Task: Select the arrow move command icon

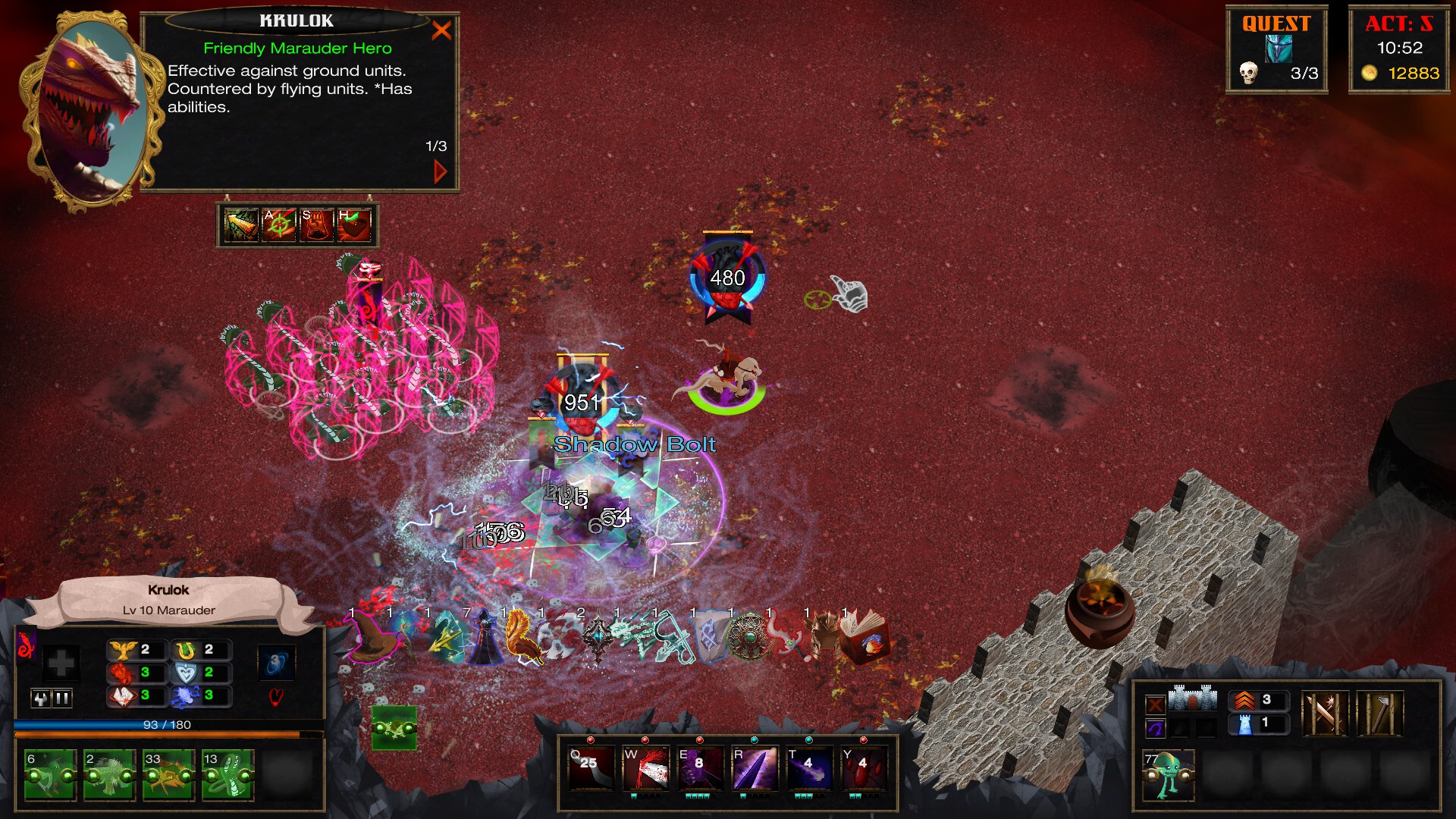Action: (241, 225)
